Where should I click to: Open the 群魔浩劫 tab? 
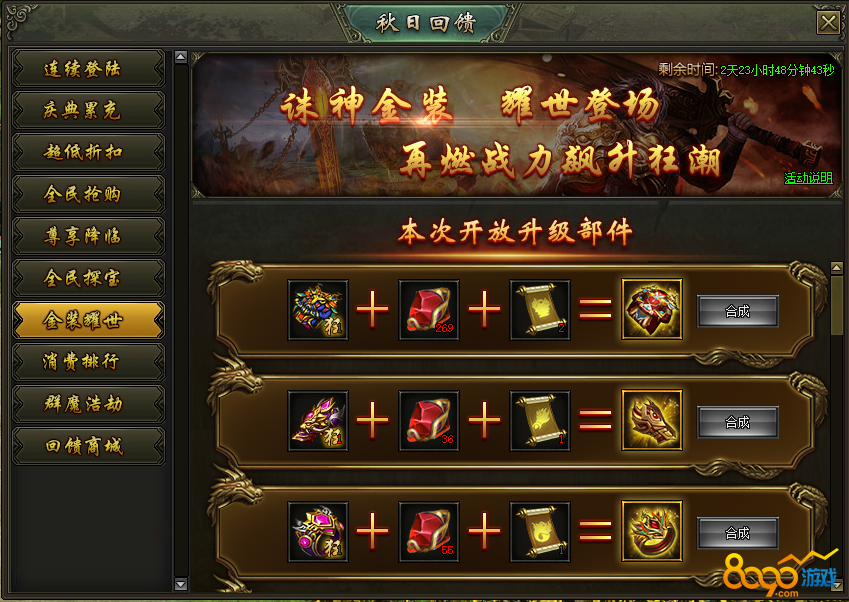tap(87, 404)
